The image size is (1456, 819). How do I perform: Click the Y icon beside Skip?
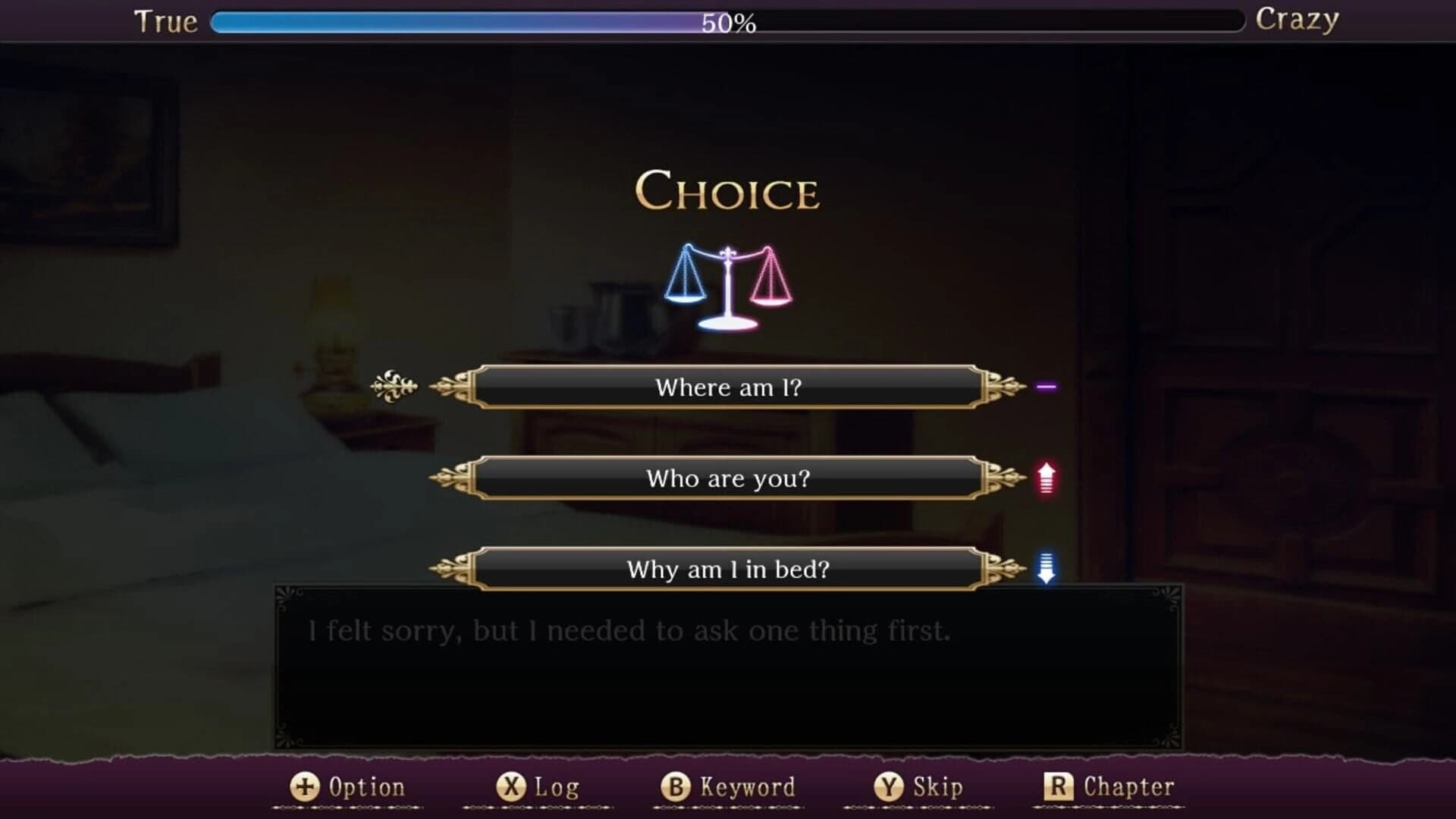point(892,786)
